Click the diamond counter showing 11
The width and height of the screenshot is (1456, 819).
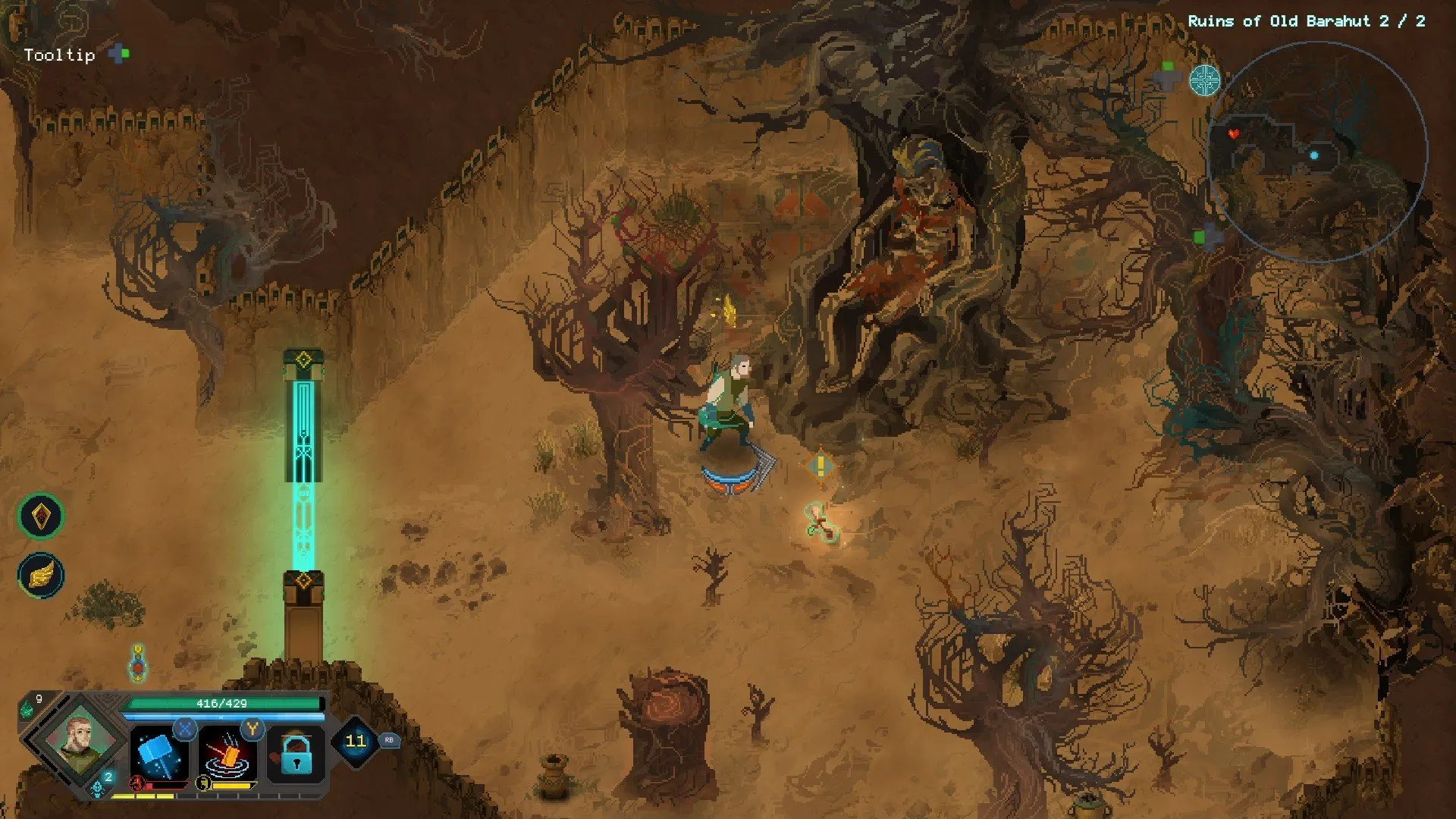355,741
